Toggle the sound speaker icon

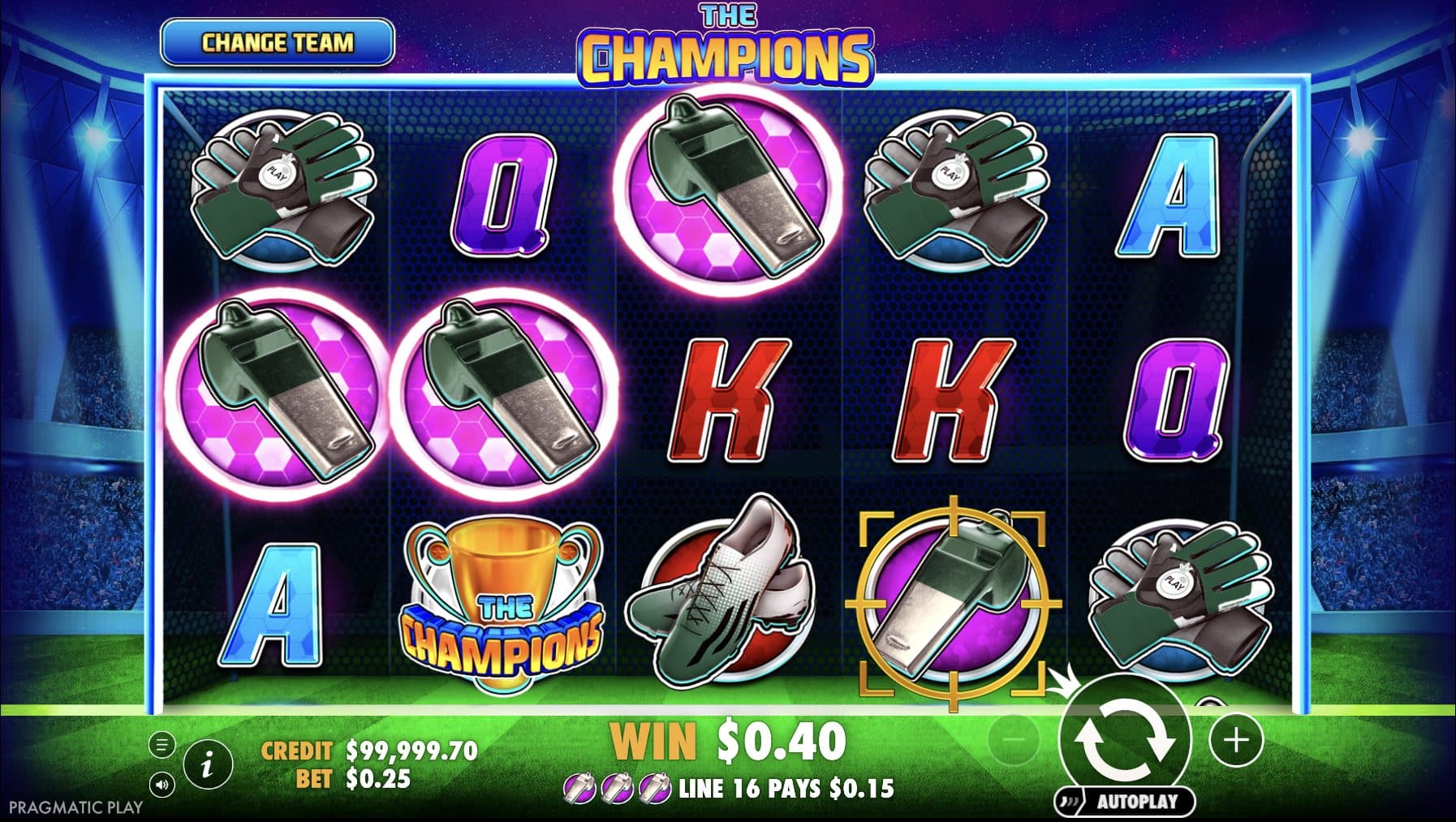[x=162, y=785]
